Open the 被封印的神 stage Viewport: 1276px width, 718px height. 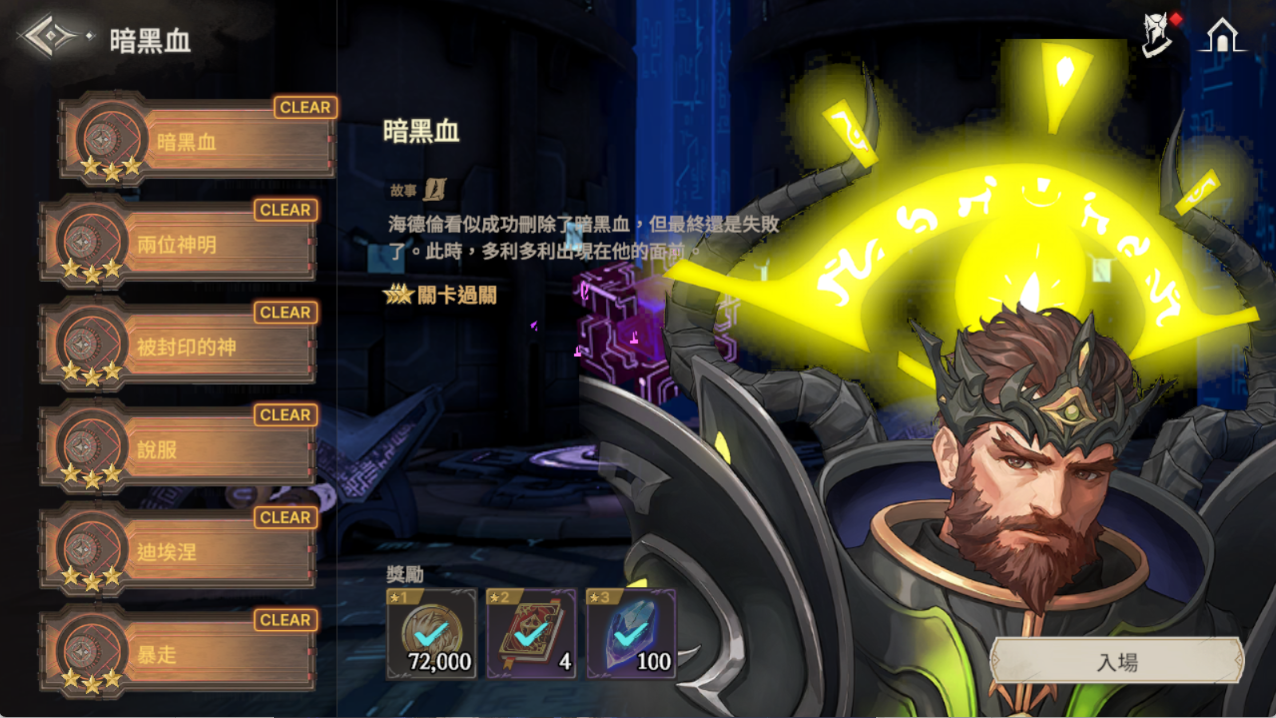[178, 348]
